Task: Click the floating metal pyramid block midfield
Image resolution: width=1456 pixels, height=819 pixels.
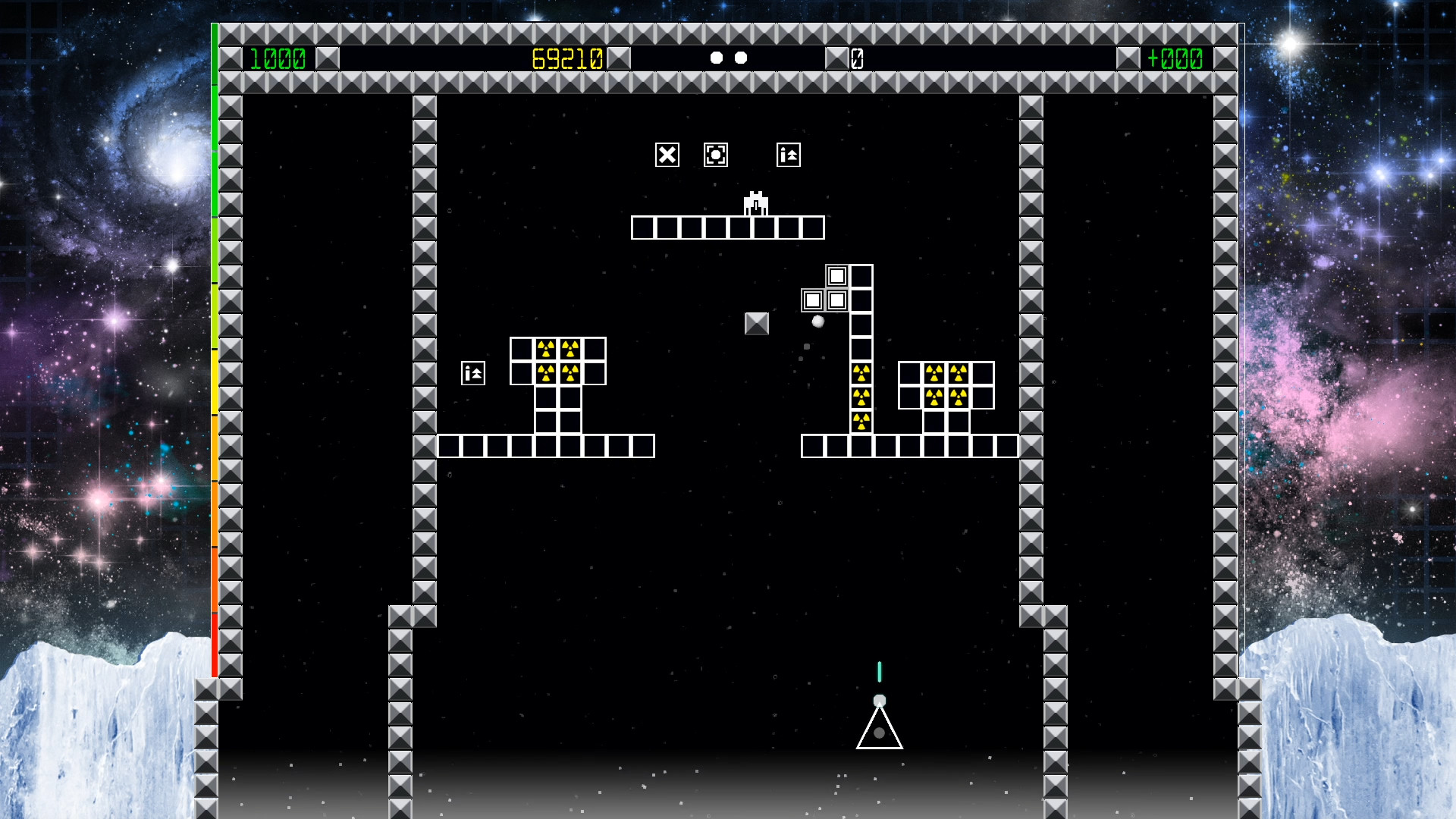Action: (755, 322)
